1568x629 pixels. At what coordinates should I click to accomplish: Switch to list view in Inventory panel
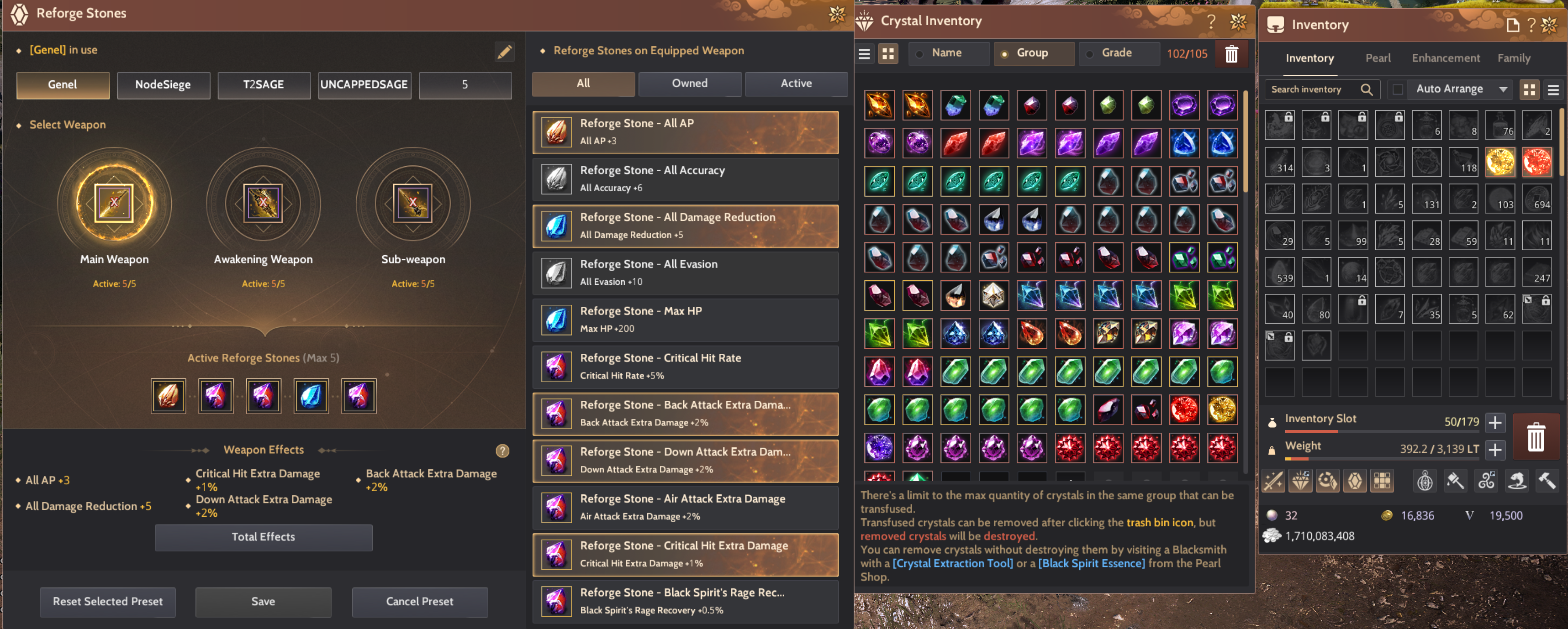pyautogui.click(x=1553, y=89)
